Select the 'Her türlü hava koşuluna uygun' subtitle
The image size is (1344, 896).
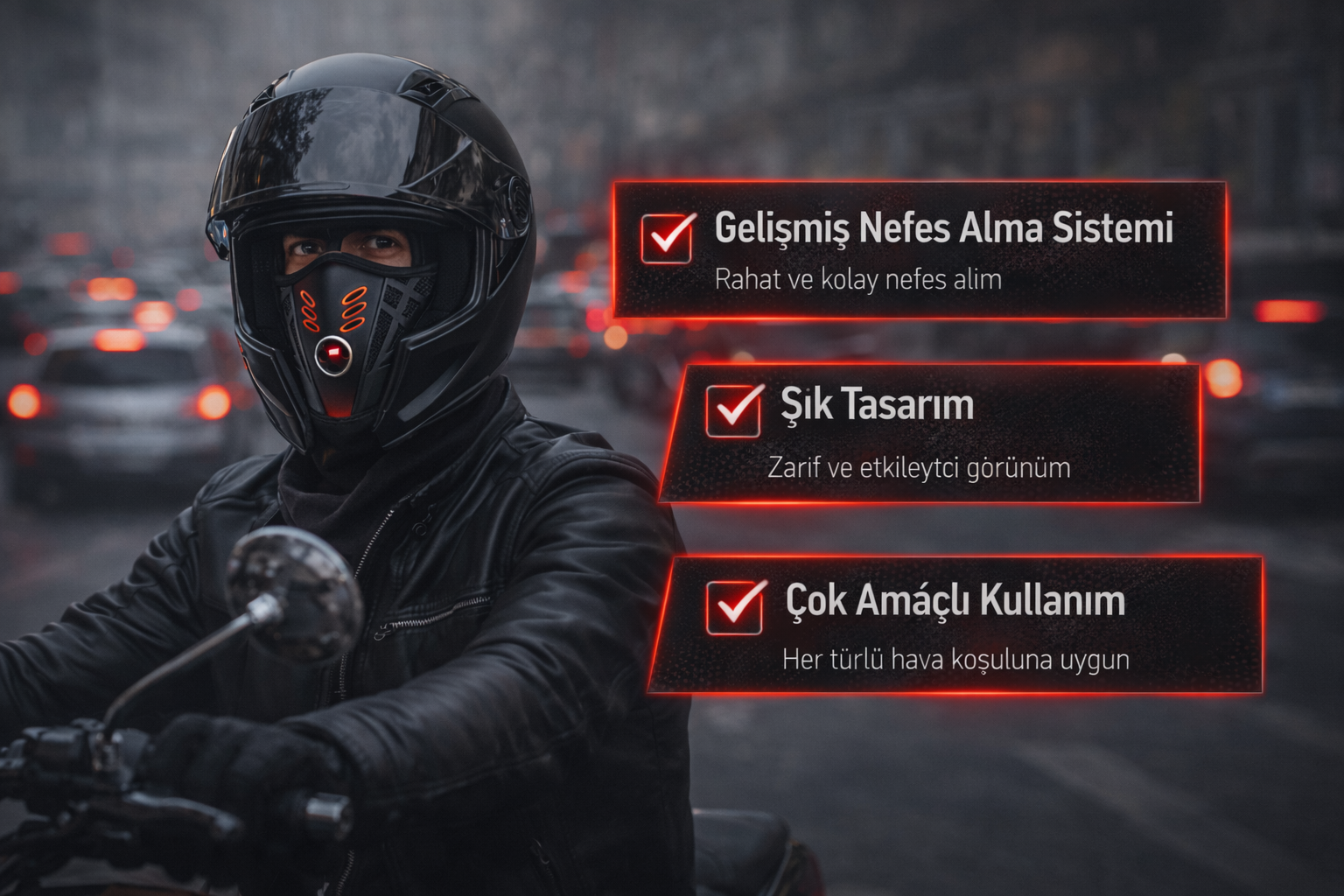coord(955,659)
